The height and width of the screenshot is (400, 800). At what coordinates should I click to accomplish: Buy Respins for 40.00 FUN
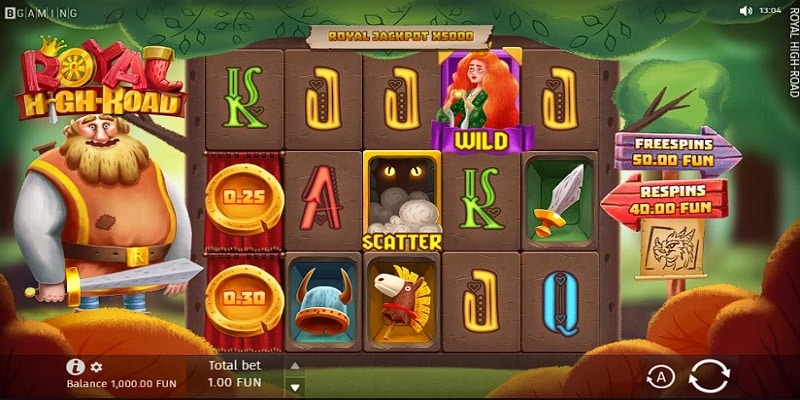pos(664,195)
